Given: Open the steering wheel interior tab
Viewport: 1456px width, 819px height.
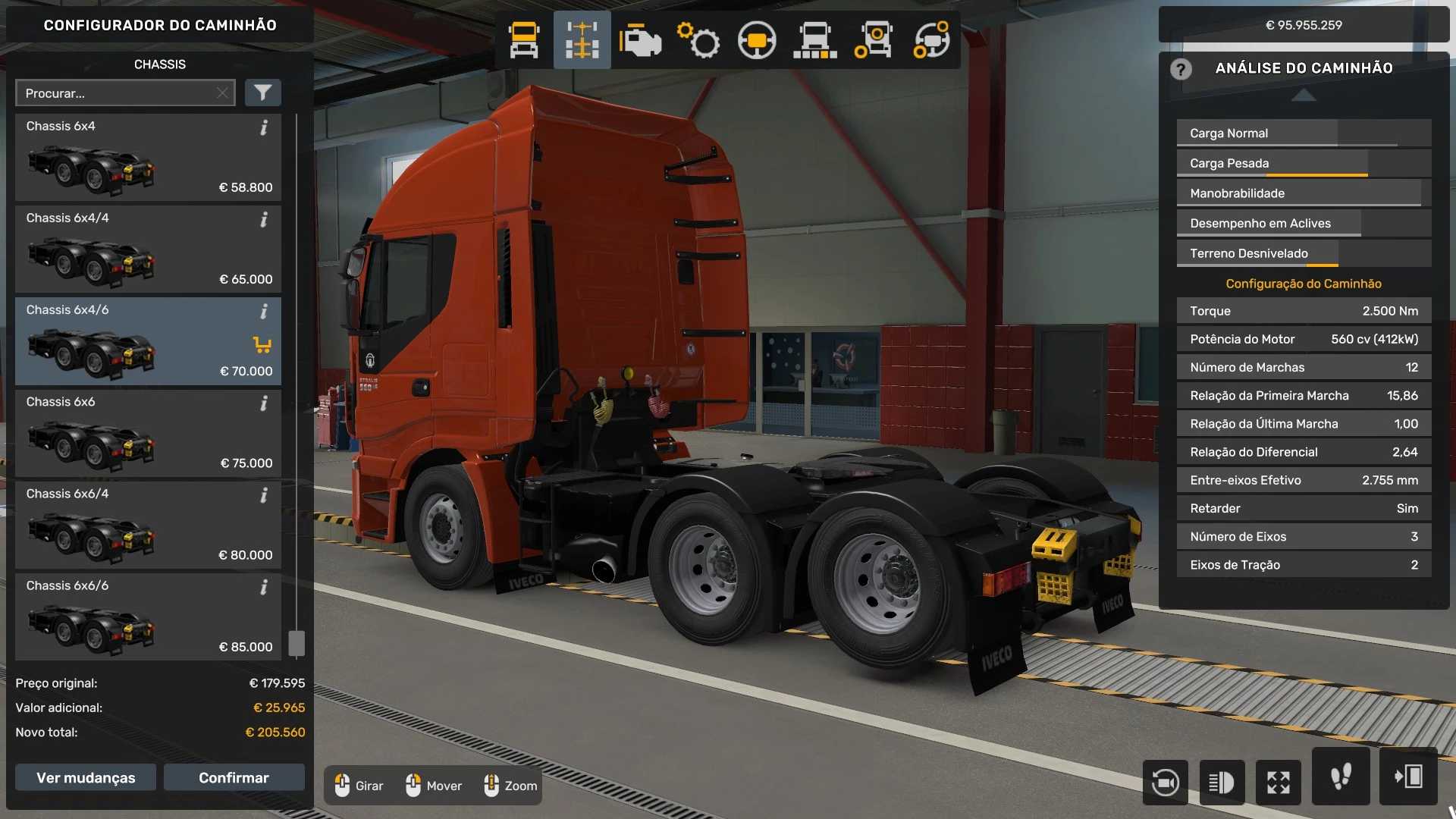Looking at the screenshot, I should [757, 40].
